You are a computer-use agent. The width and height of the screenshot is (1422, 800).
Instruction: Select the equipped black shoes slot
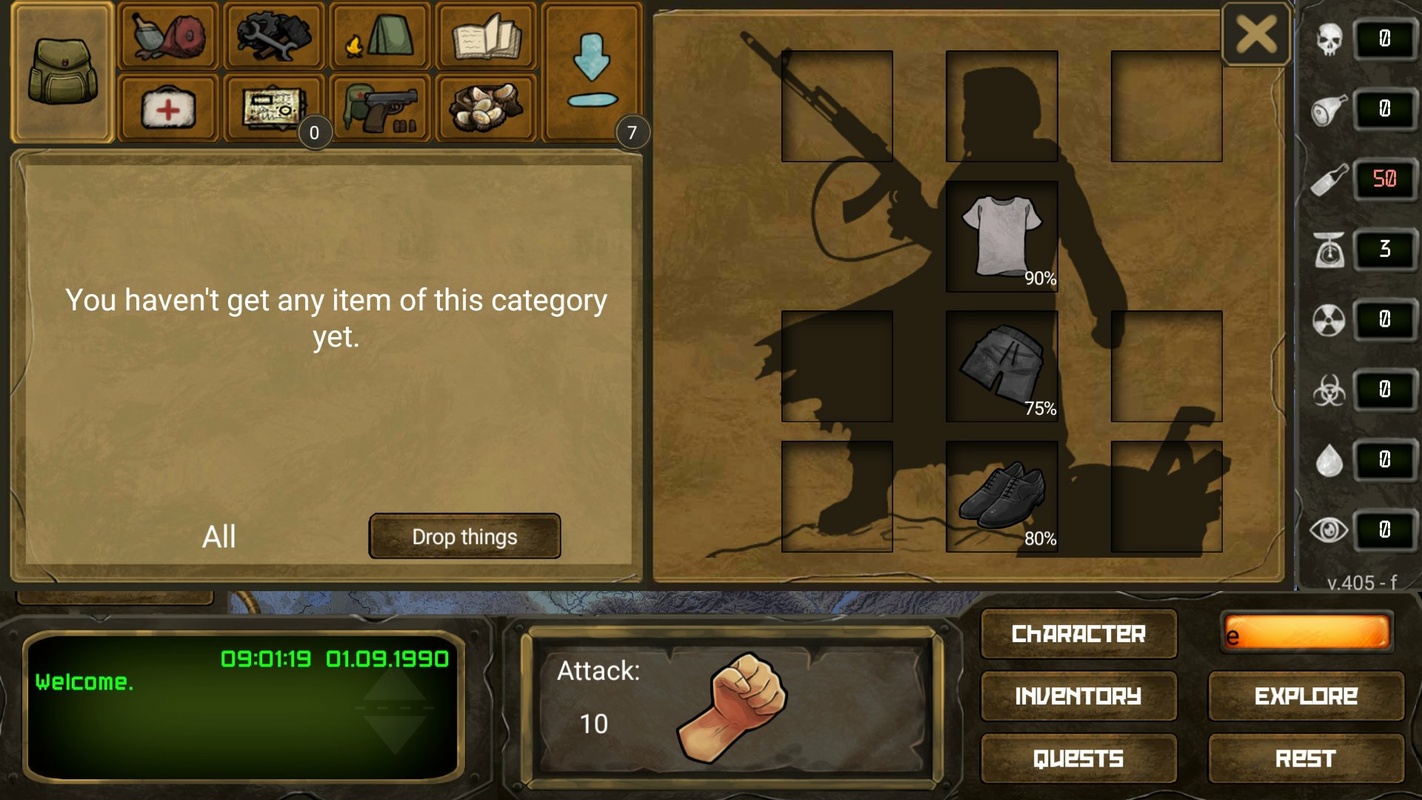point(1002,496)
